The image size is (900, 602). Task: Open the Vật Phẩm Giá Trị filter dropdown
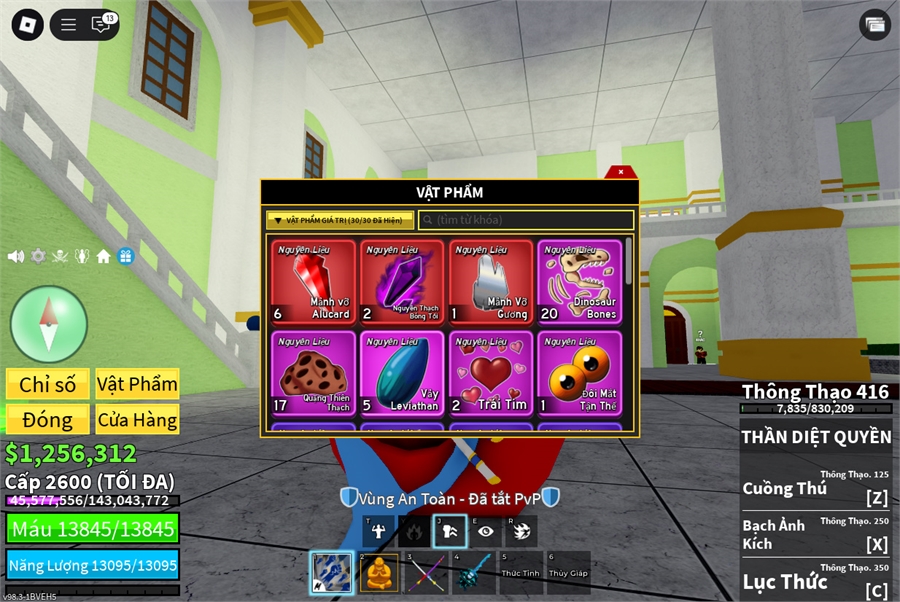339,220
